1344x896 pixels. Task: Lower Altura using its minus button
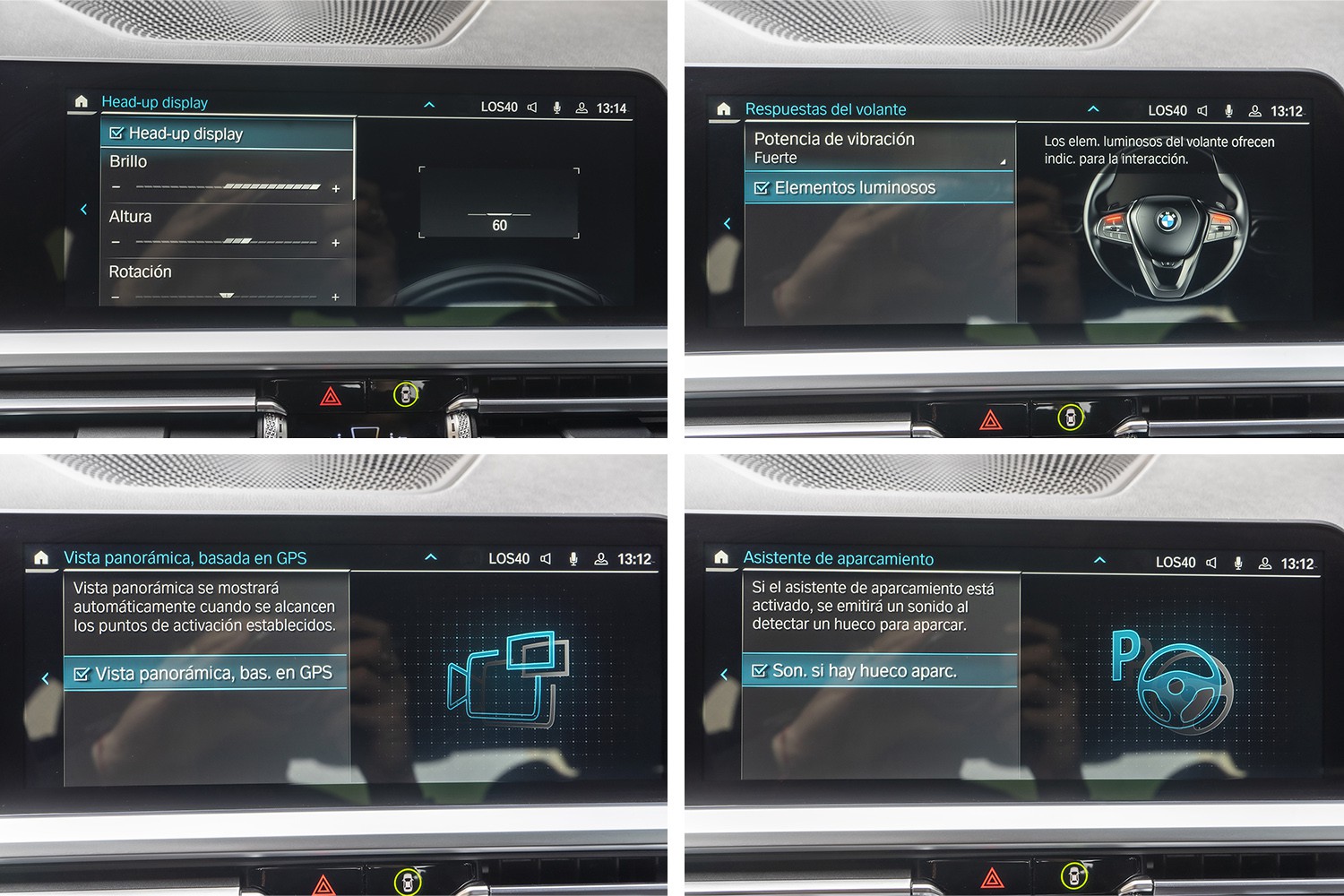coord(116,243)
